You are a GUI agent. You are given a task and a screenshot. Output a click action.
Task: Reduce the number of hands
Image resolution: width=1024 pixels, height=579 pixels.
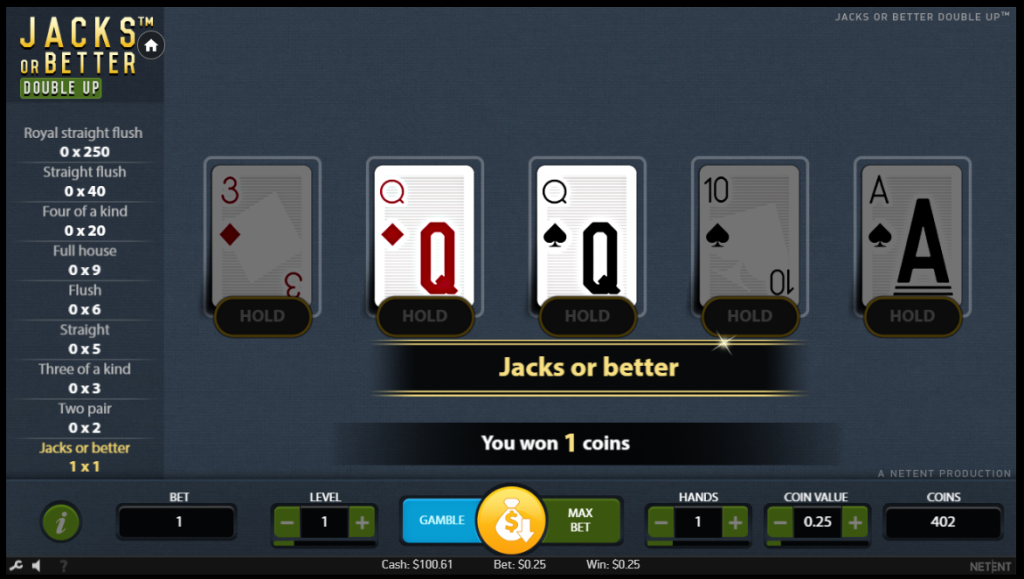point(661,521)
